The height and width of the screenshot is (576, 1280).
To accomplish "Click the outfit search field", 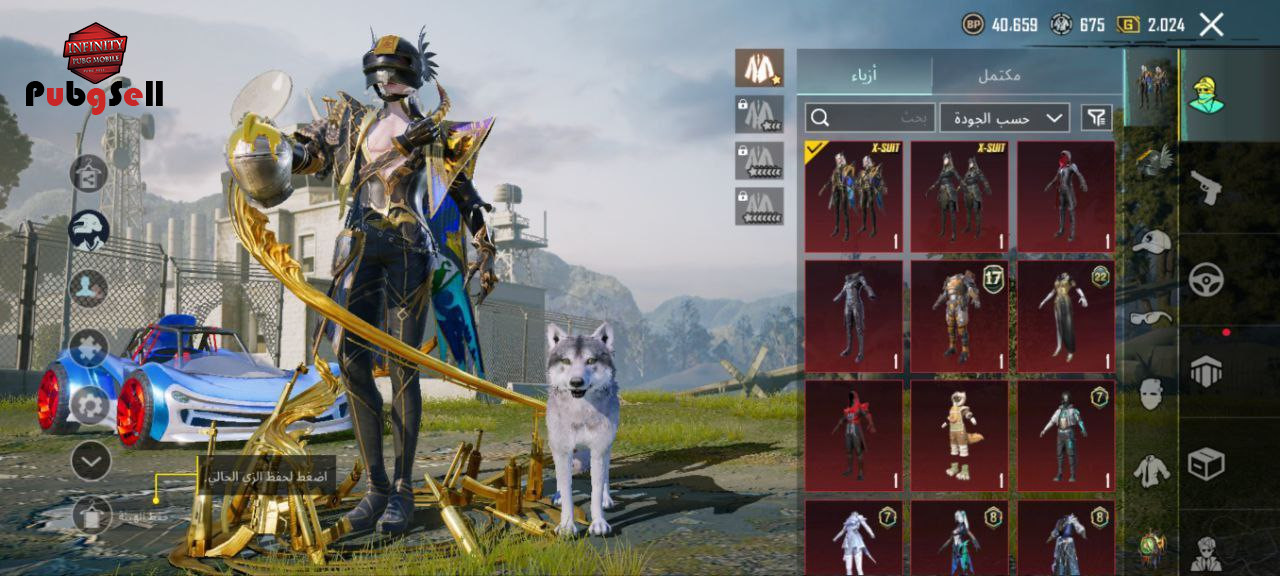I will click(x=870, y=118).
